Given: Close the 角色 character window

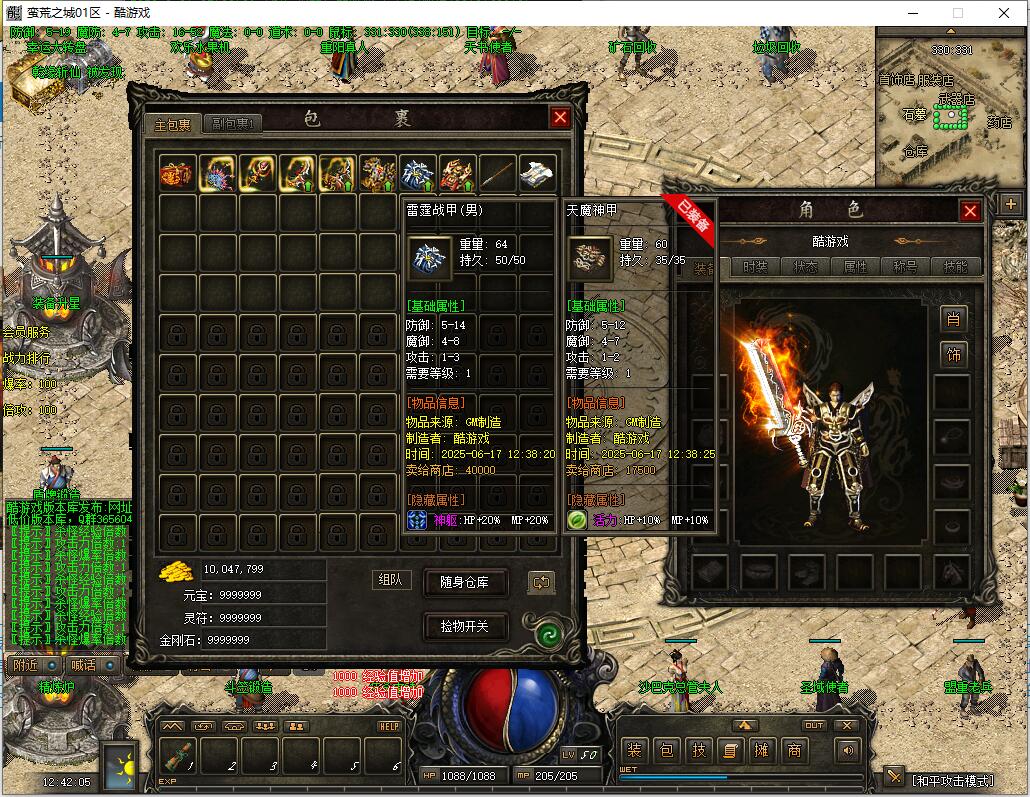Looking at the screenshot, I should click(x=969, y=211).
